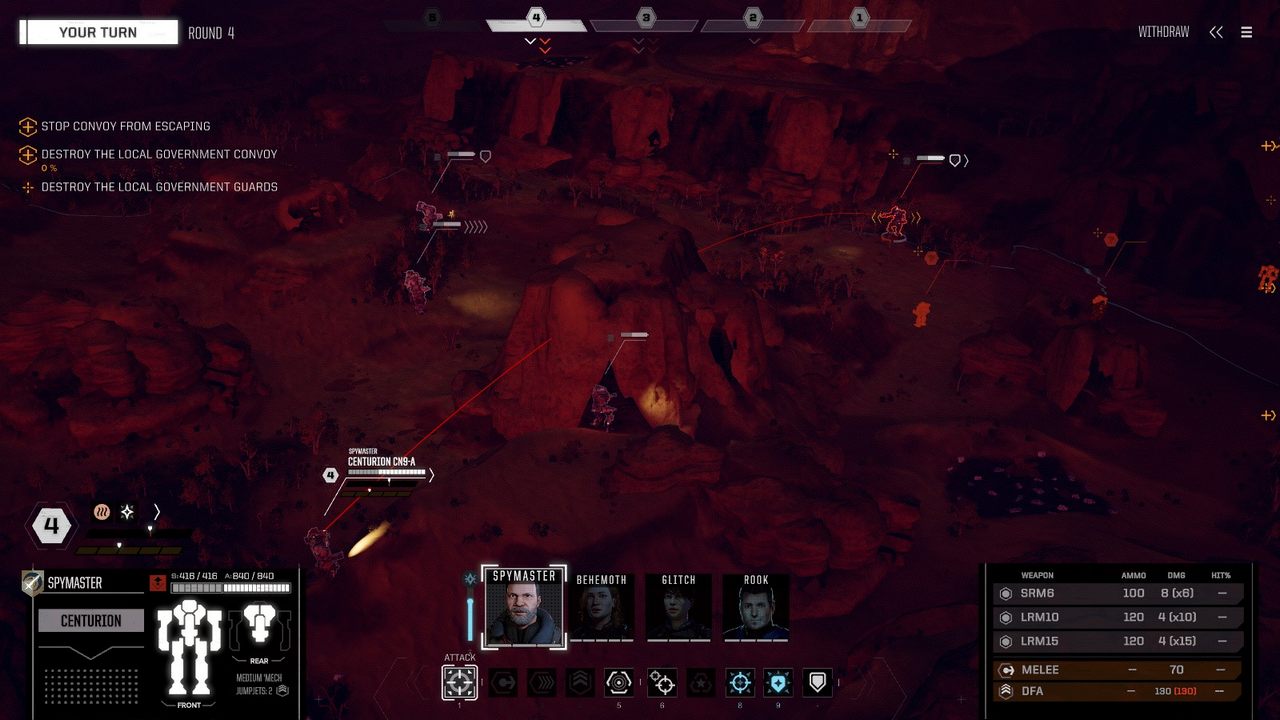The width and height of the screenshot is (1280, 720).
Task: Activate the blue Vigilance shield ability
Action: click(x=779, y=683)
